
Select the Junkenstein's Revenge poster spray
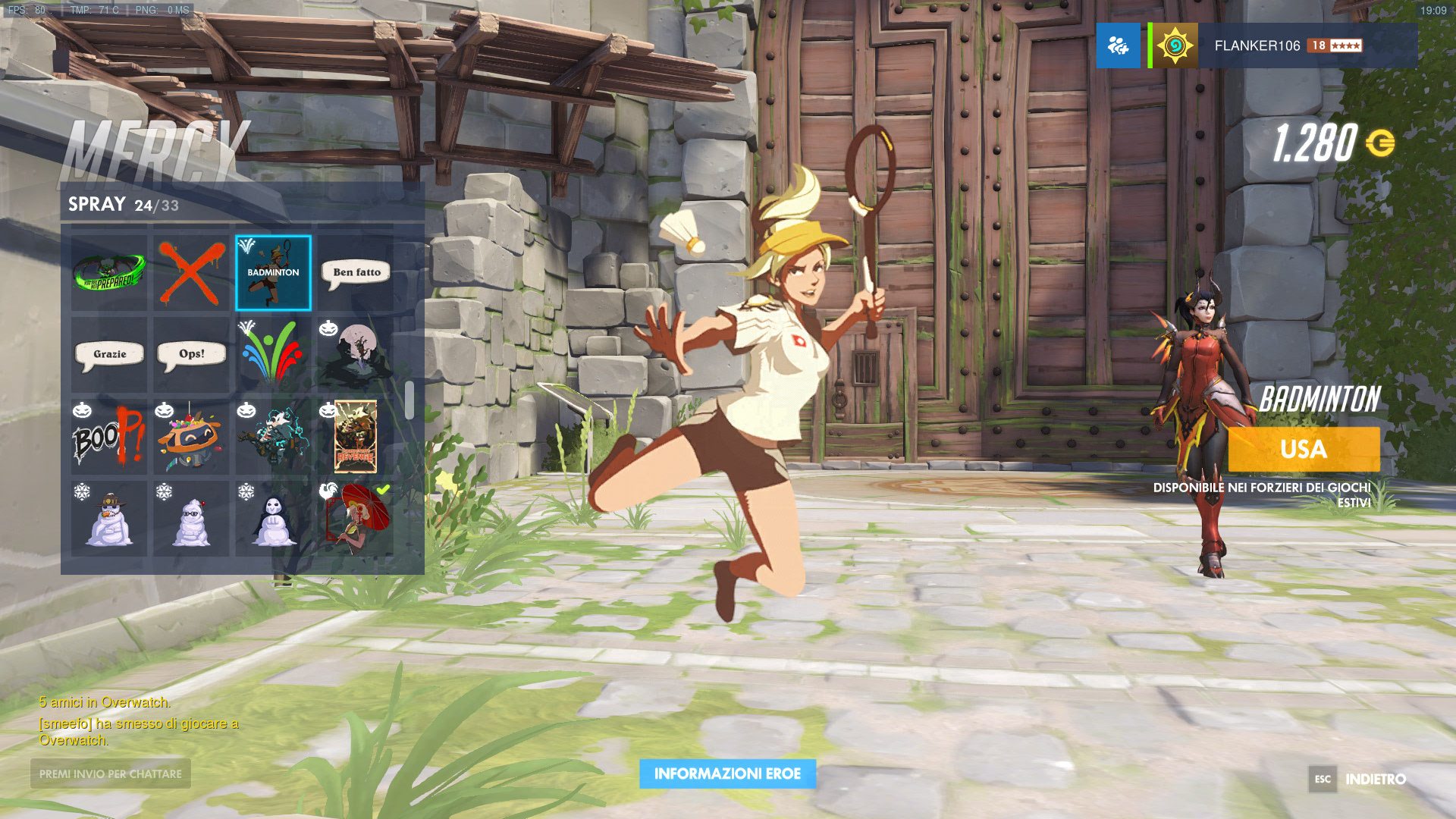pyautogui.click(x=356, y=437)
